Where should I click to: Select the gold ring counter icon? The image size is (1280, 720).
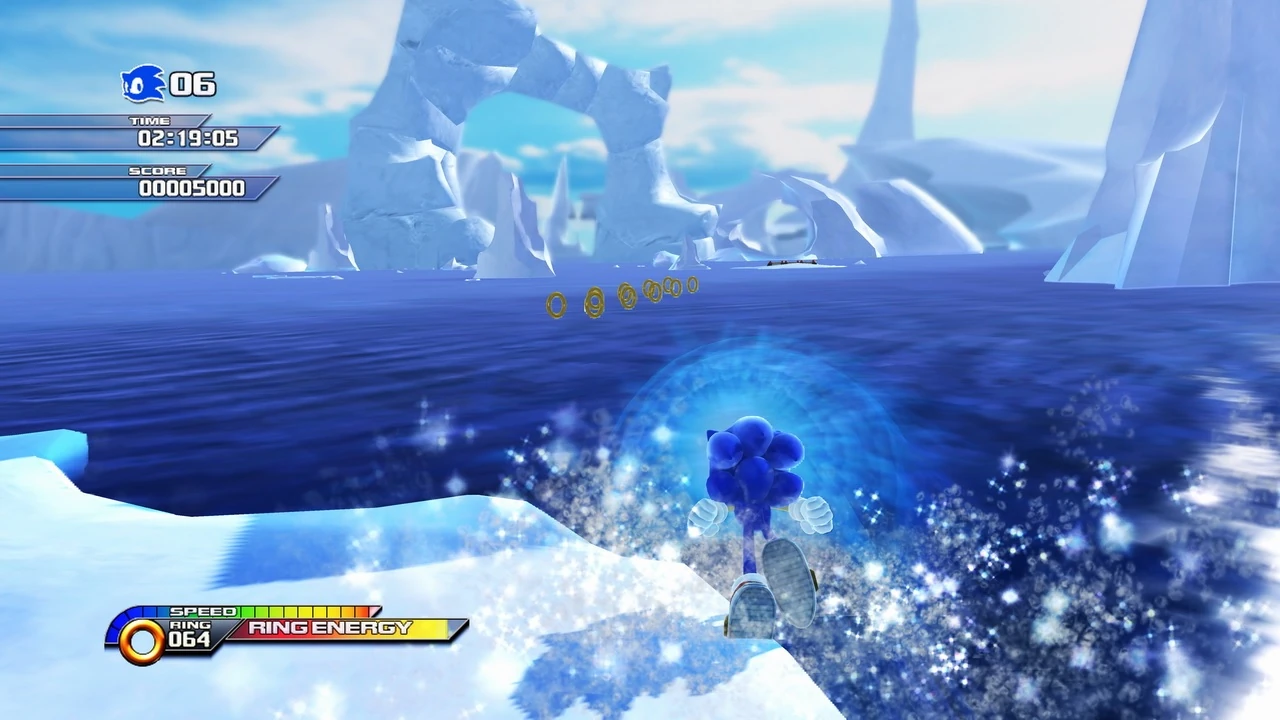click(x=141, y=641)
